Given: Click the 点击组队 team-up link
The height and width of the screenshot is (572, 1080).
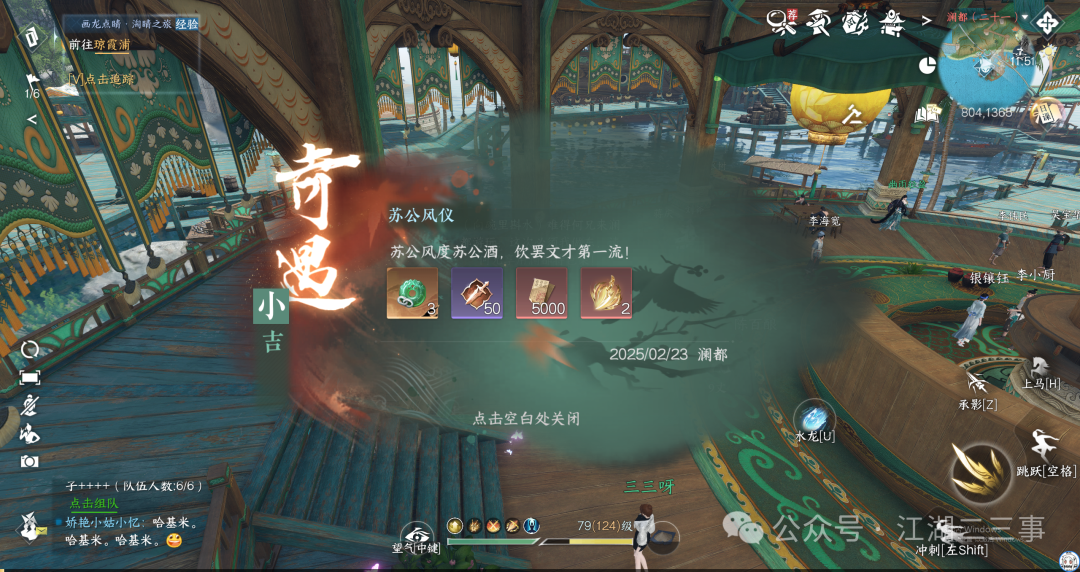Looking at the screenshot, I should coord(93,504).
